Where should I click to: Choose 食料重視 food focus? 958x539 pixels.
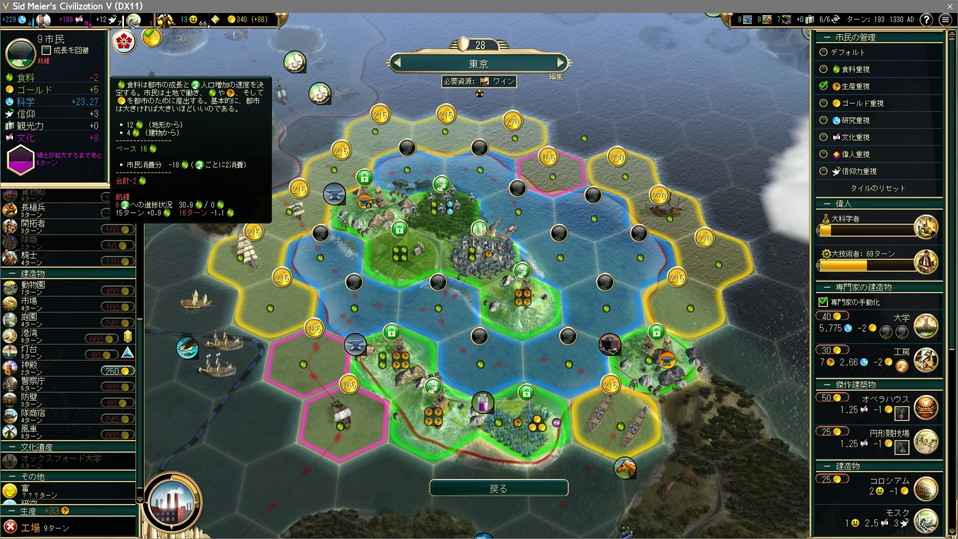[x=823, y=69]
